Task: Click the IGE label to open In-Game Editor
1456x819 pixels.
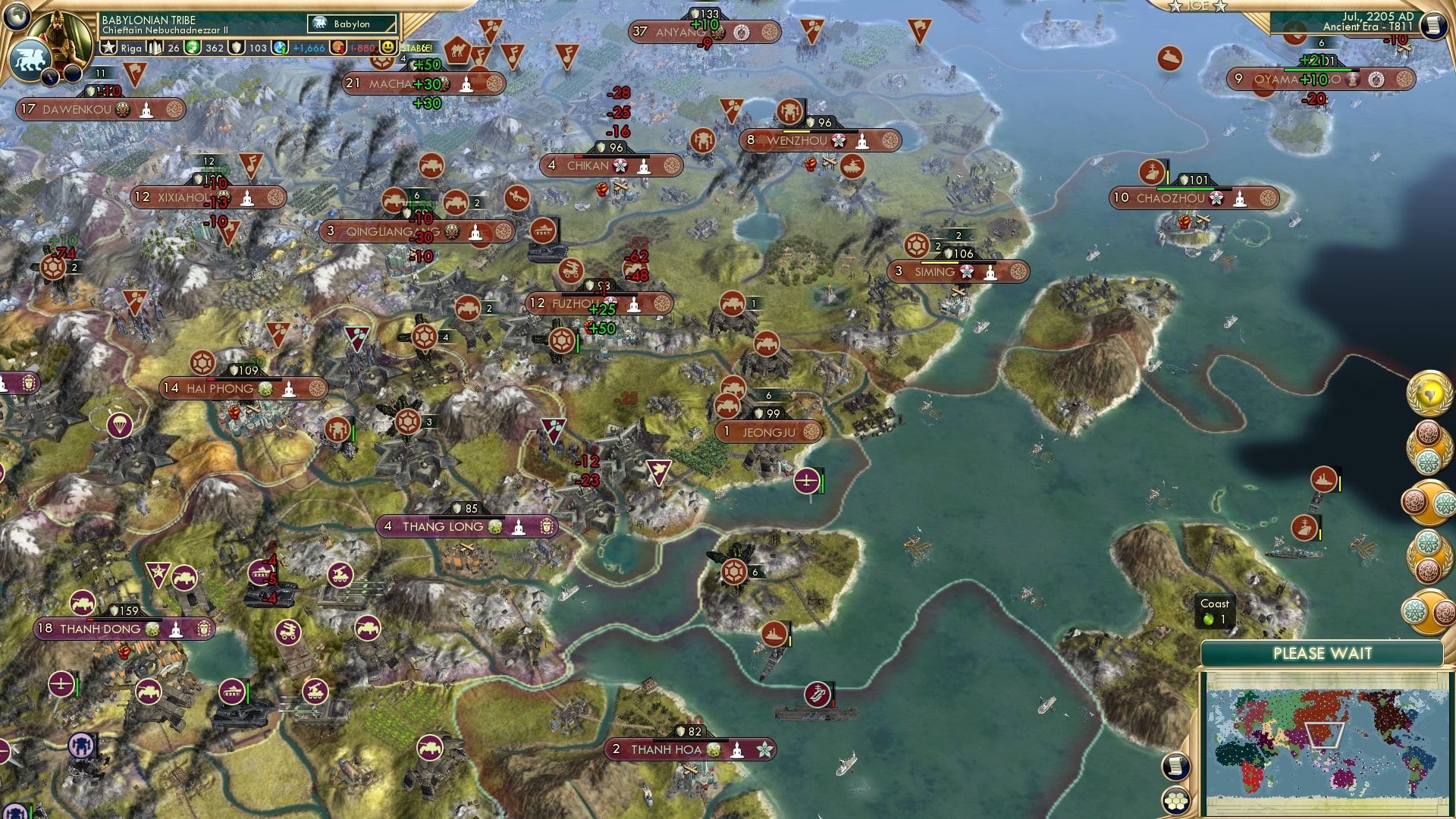Action: (x=1197, y=7)
